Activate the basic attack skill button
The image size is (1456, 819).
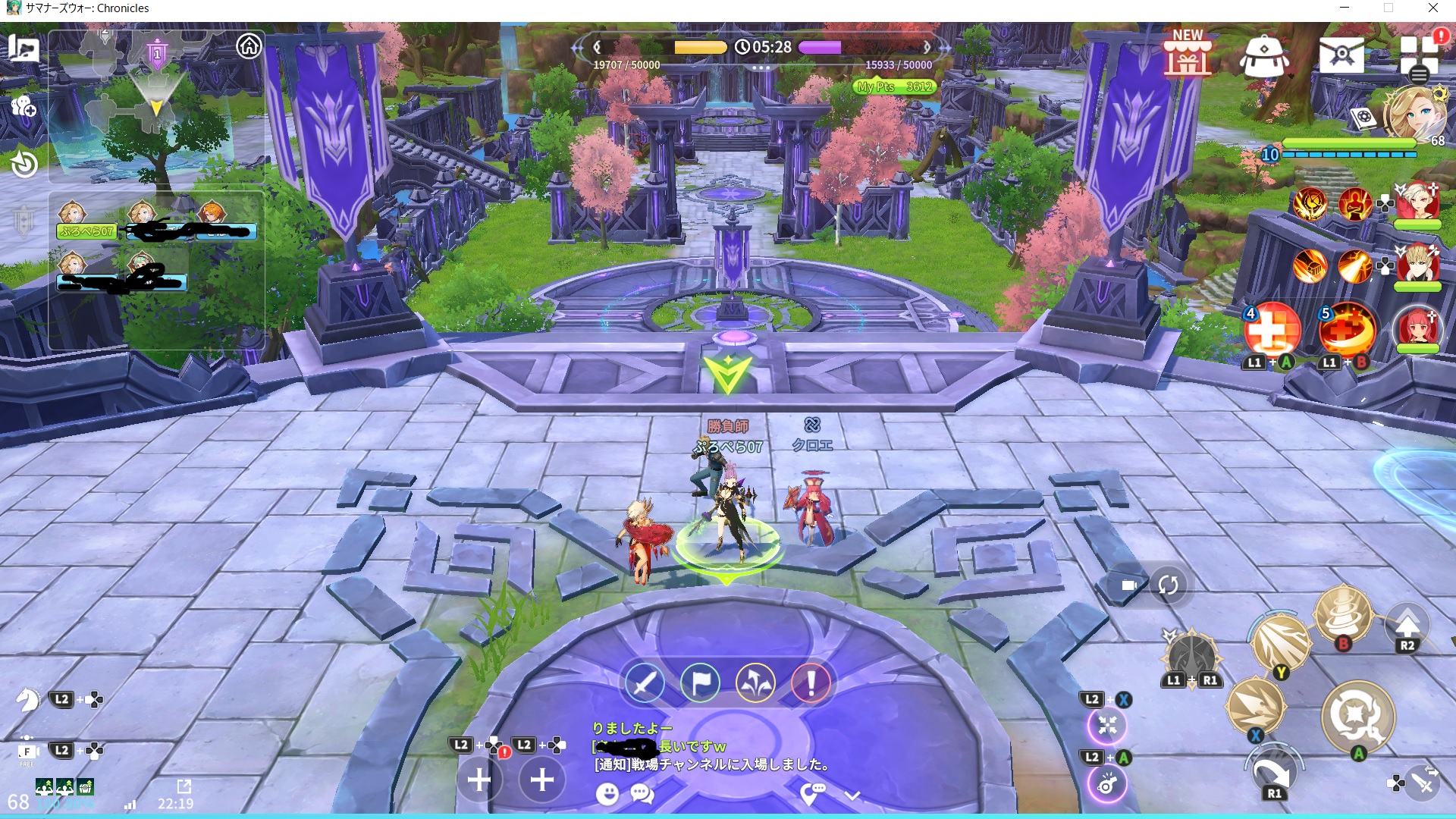[1357, 715]
